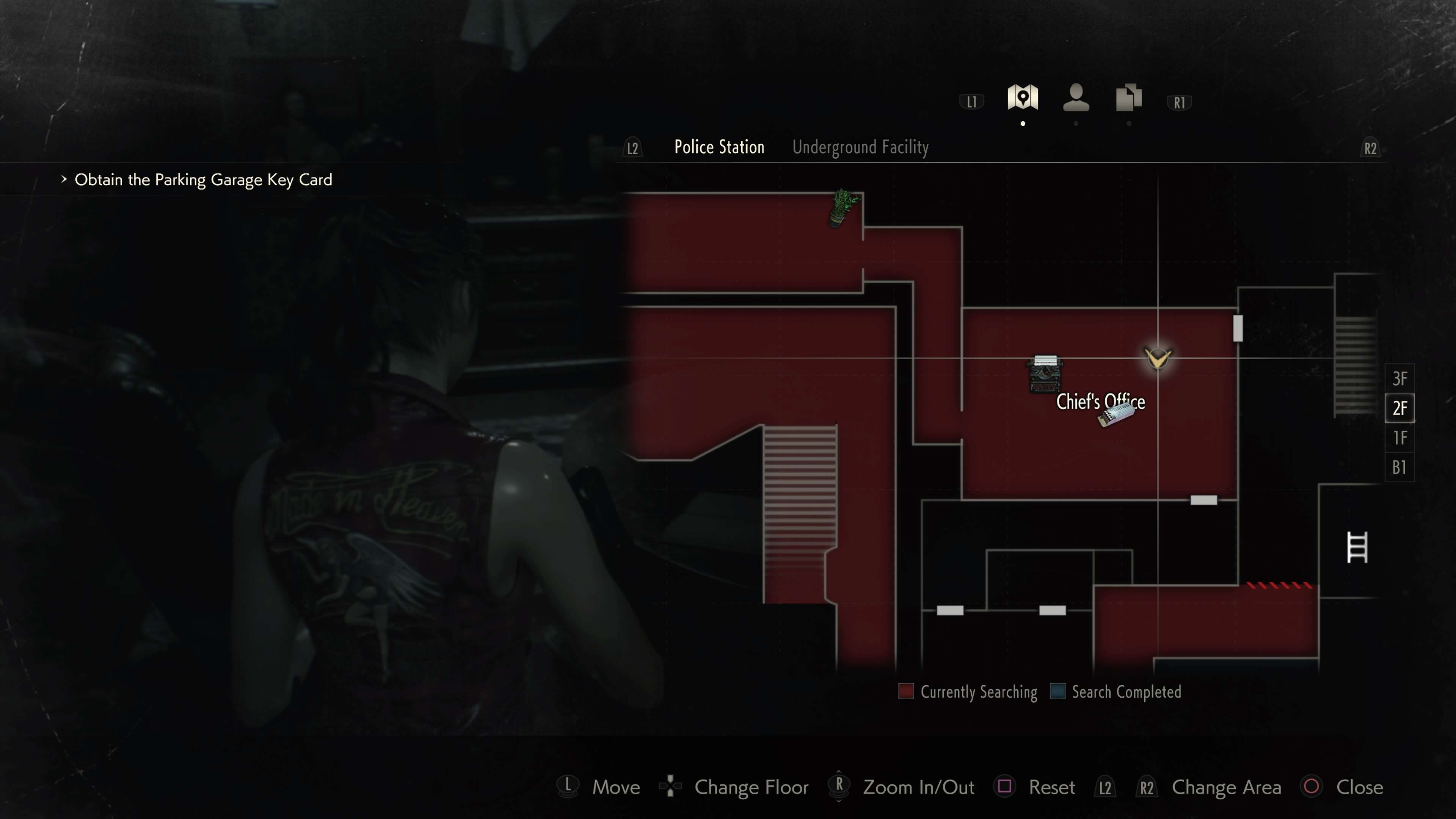Click the typewriter icon on the map
The width and height of the screenshot is (1456, 819).
point(1045,373)
